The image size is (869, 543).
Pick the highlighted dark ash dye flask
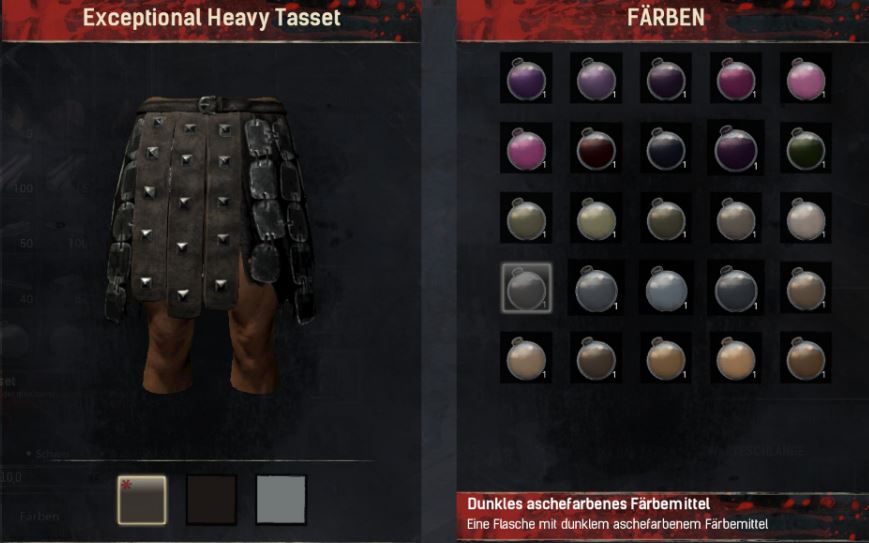click(526, 289)
